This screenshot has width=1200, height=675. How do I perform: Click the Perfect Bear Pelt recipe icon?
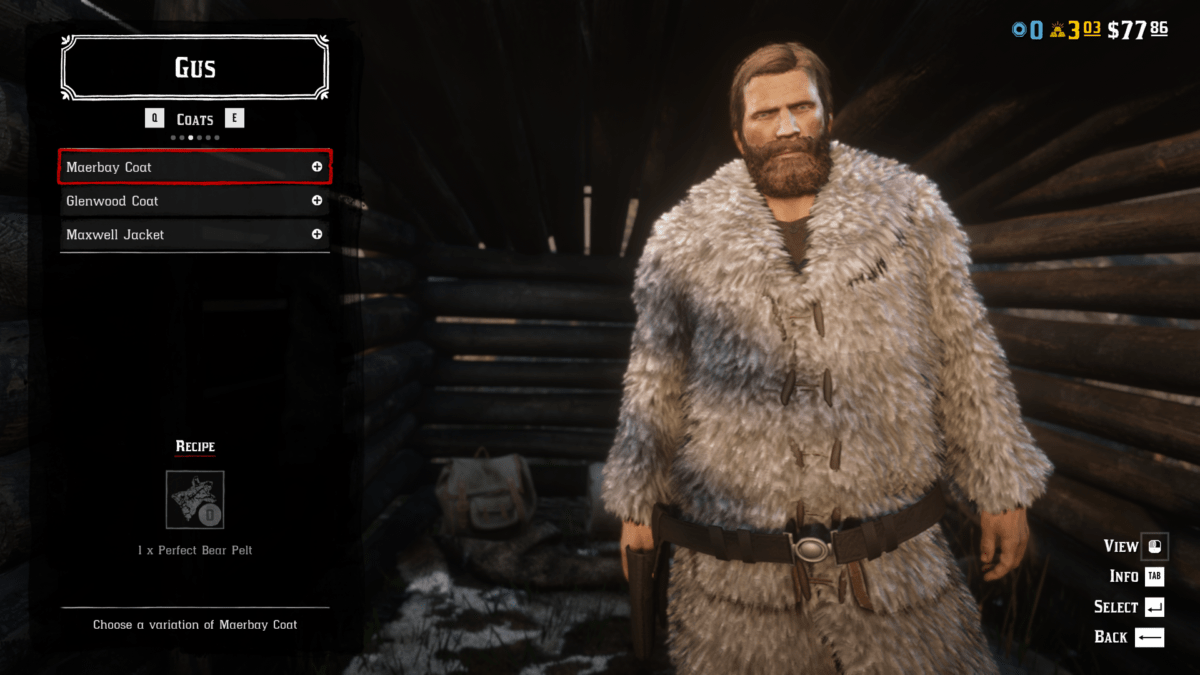pyautogui.click(x=195, y=500)
